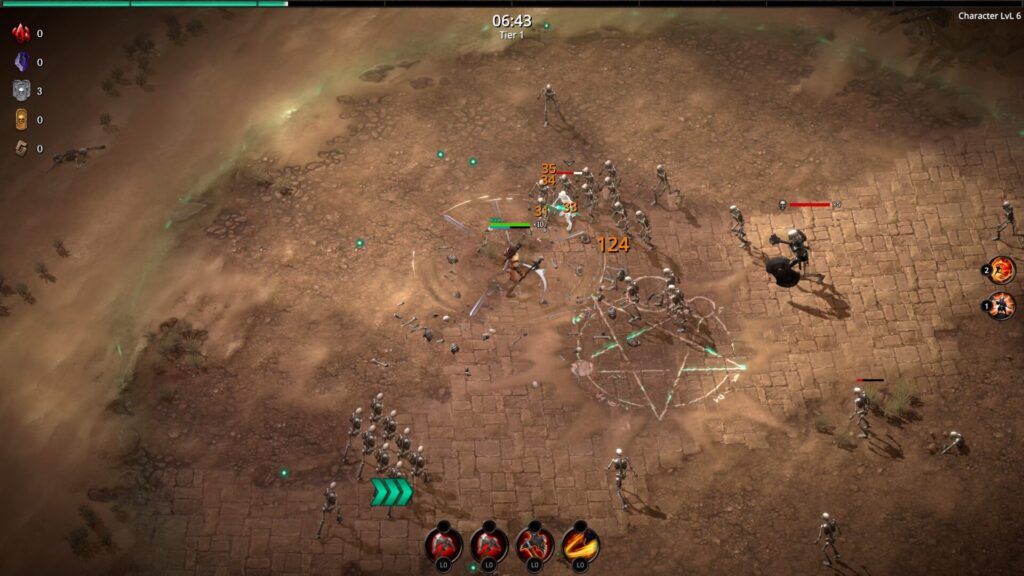Select the warrior burst buff numbered 1
Screen dimensions: 1024x576
point(1001,305)
